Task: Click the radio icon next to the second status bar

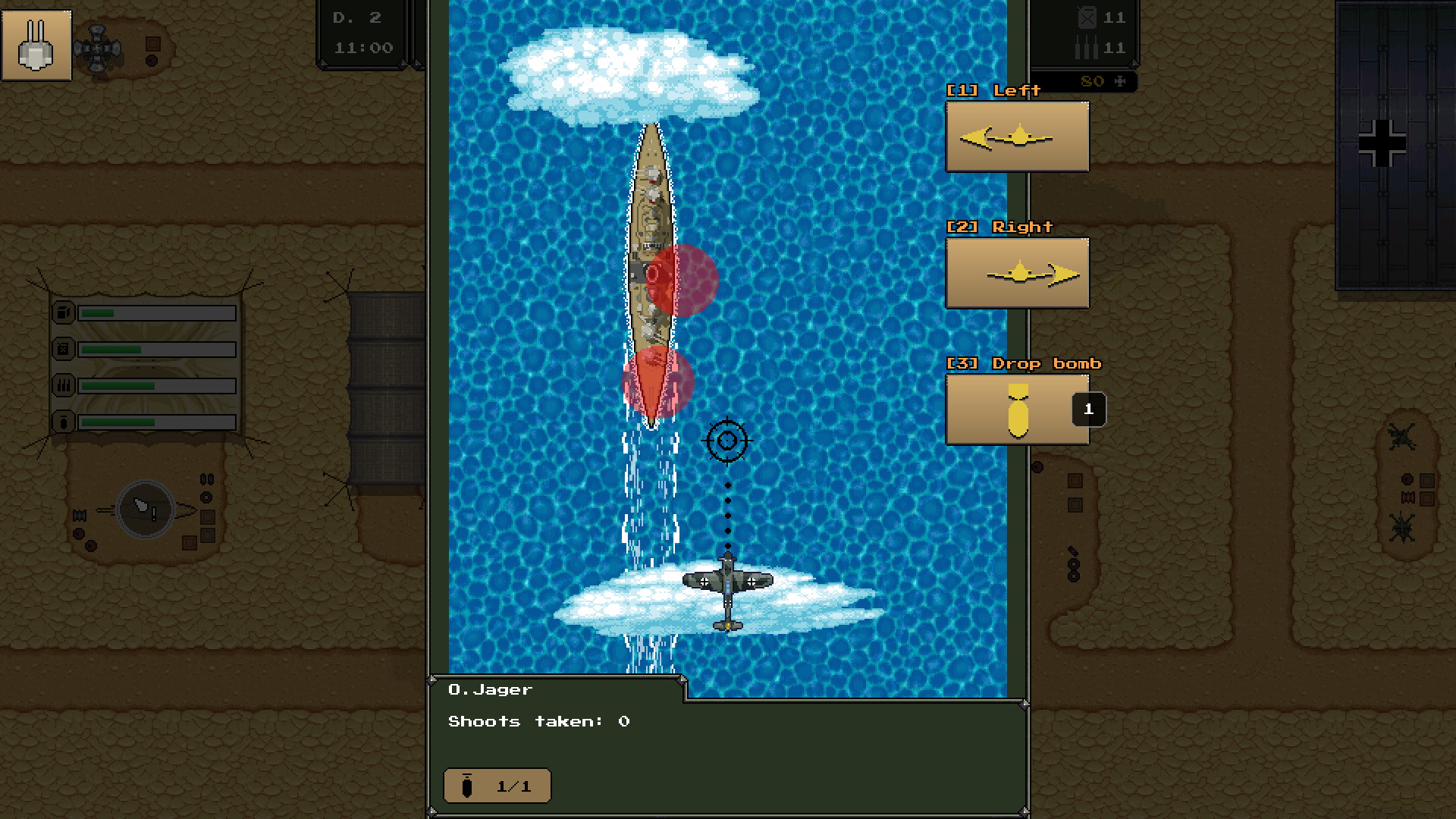Action: tap(64, 349)
